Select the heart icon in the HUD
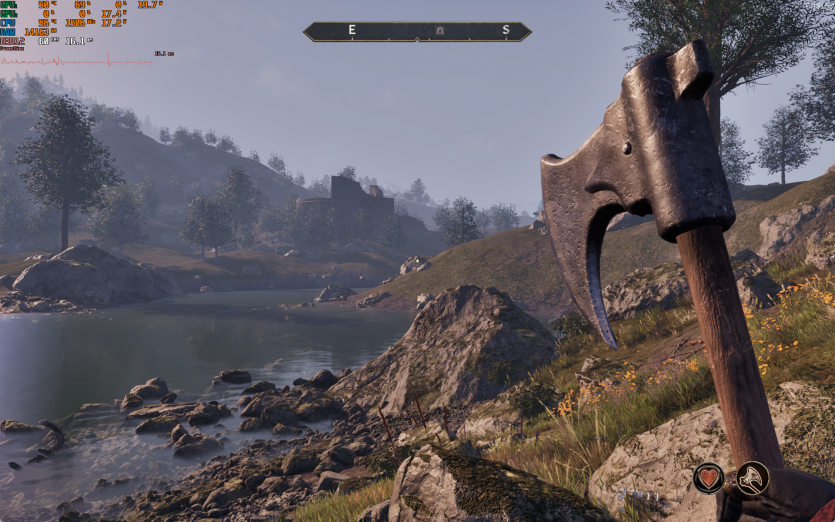 pos(709,478)
